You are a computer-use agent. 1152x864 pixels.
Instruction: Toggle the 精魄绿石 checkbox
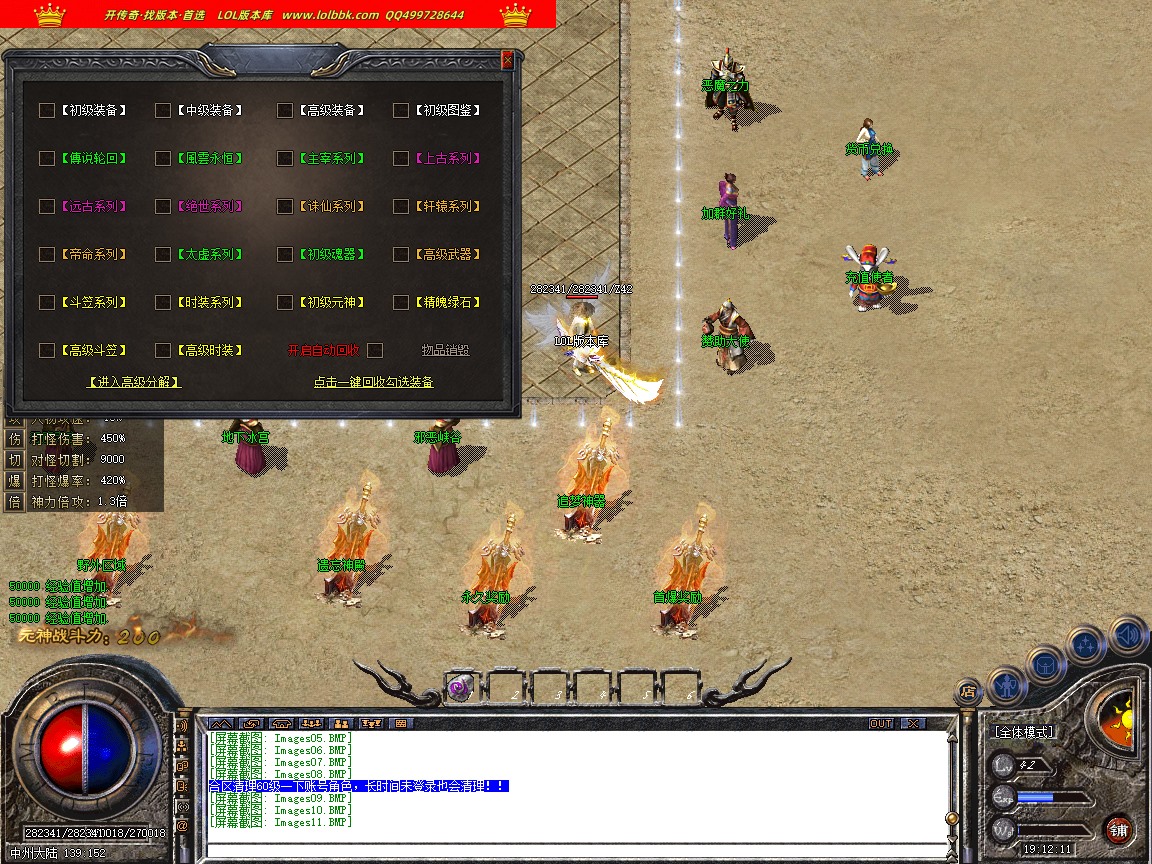tap(401, 302)
